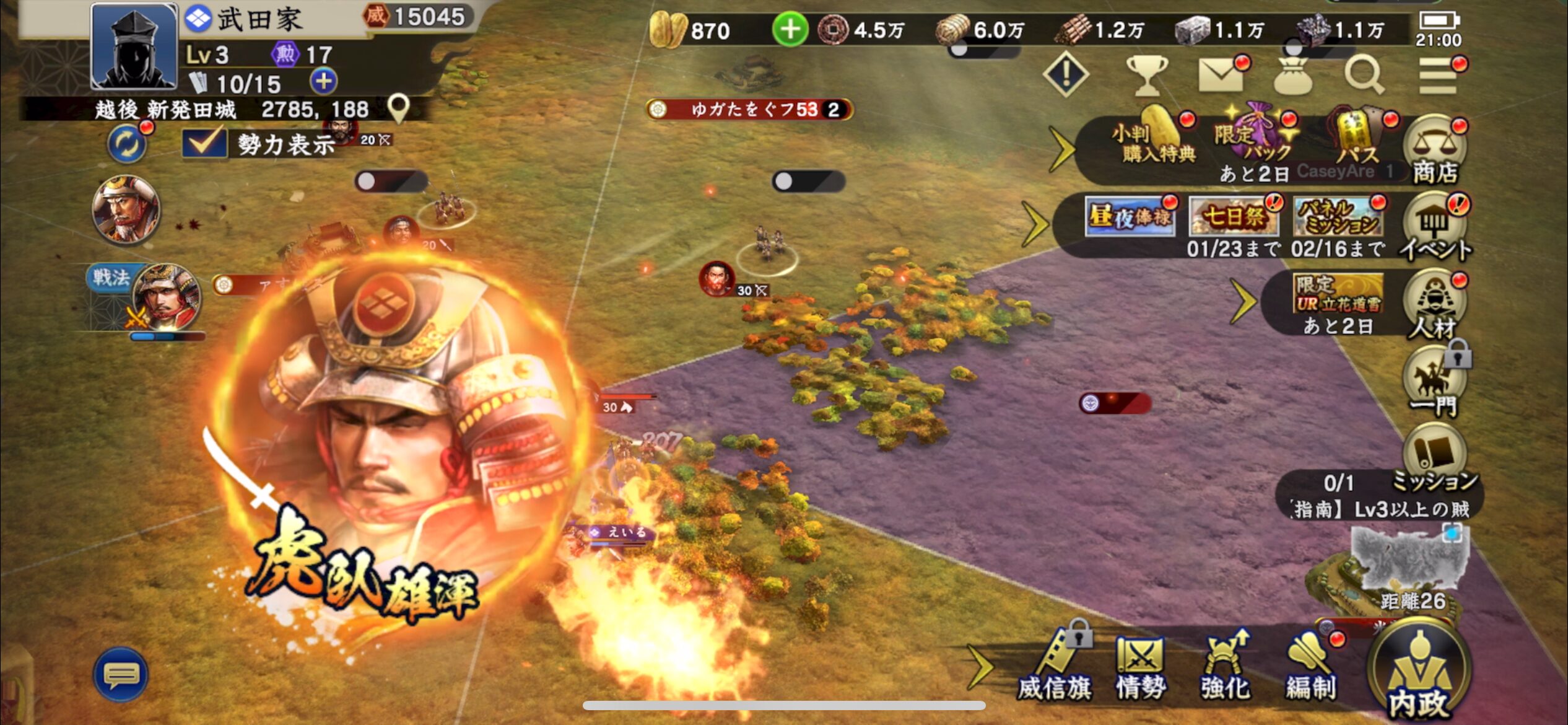Open the mail envelope inbox

(x=1221, y=76)
